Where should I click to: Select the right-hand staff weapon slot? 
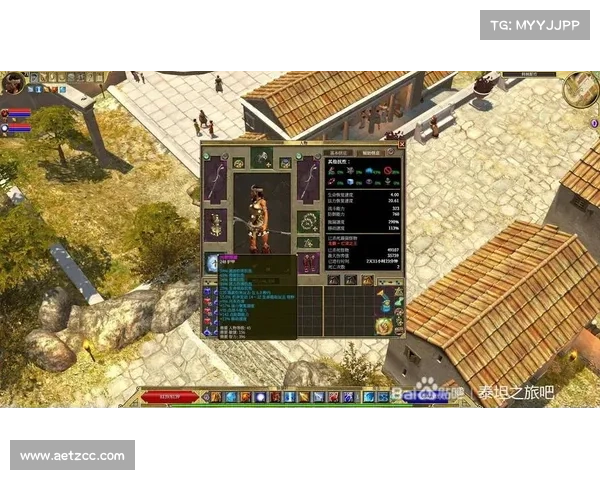[x=307, y=179]
